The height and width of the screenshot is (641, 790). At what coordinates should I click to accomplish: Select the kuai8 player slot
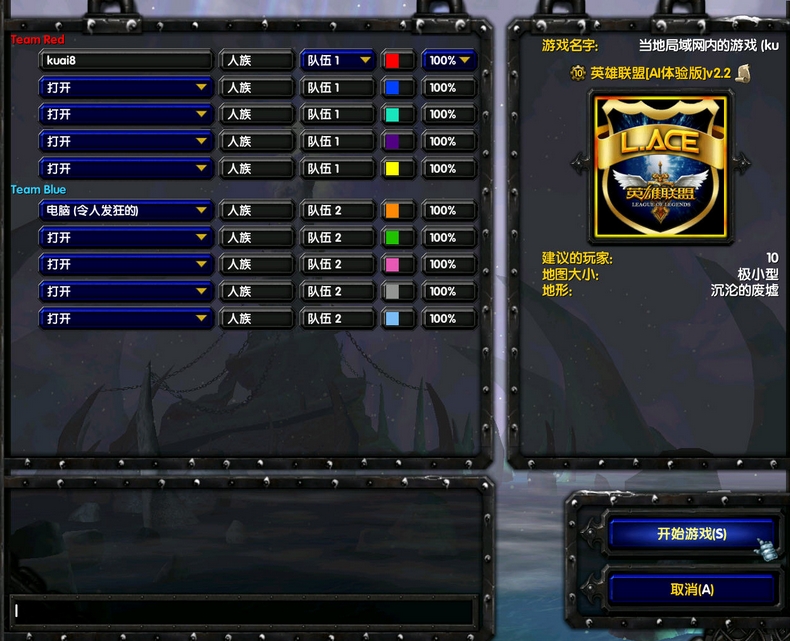click(126, 61)
